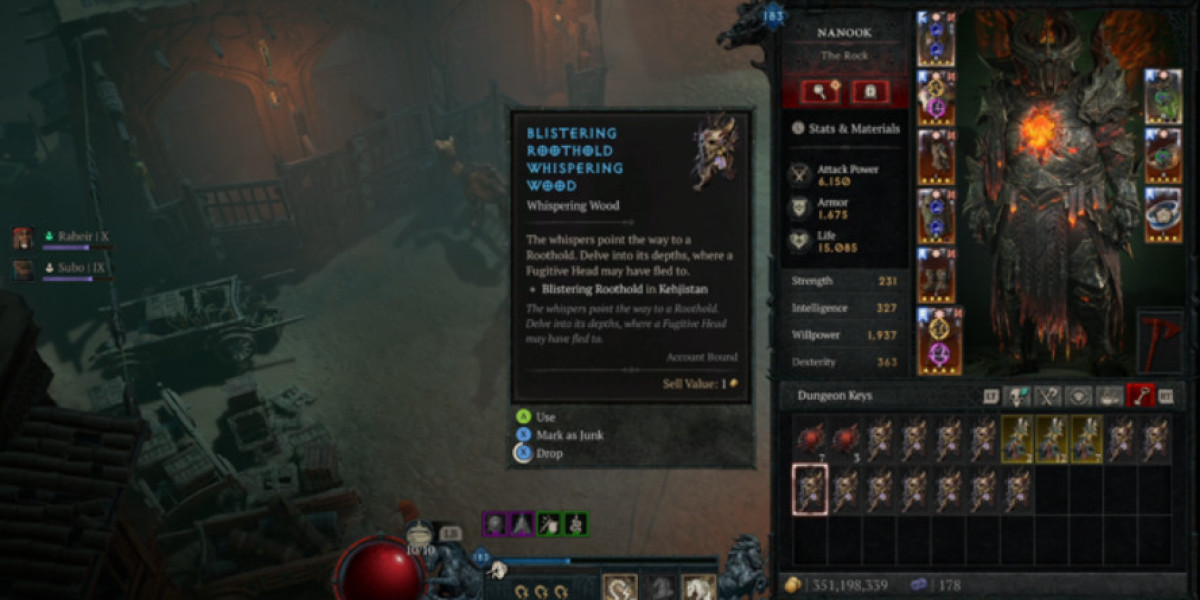Switch to the consumables bowl tab
The height and width of the screenshot is (600, 1200).
click(x=1109, y=396)
